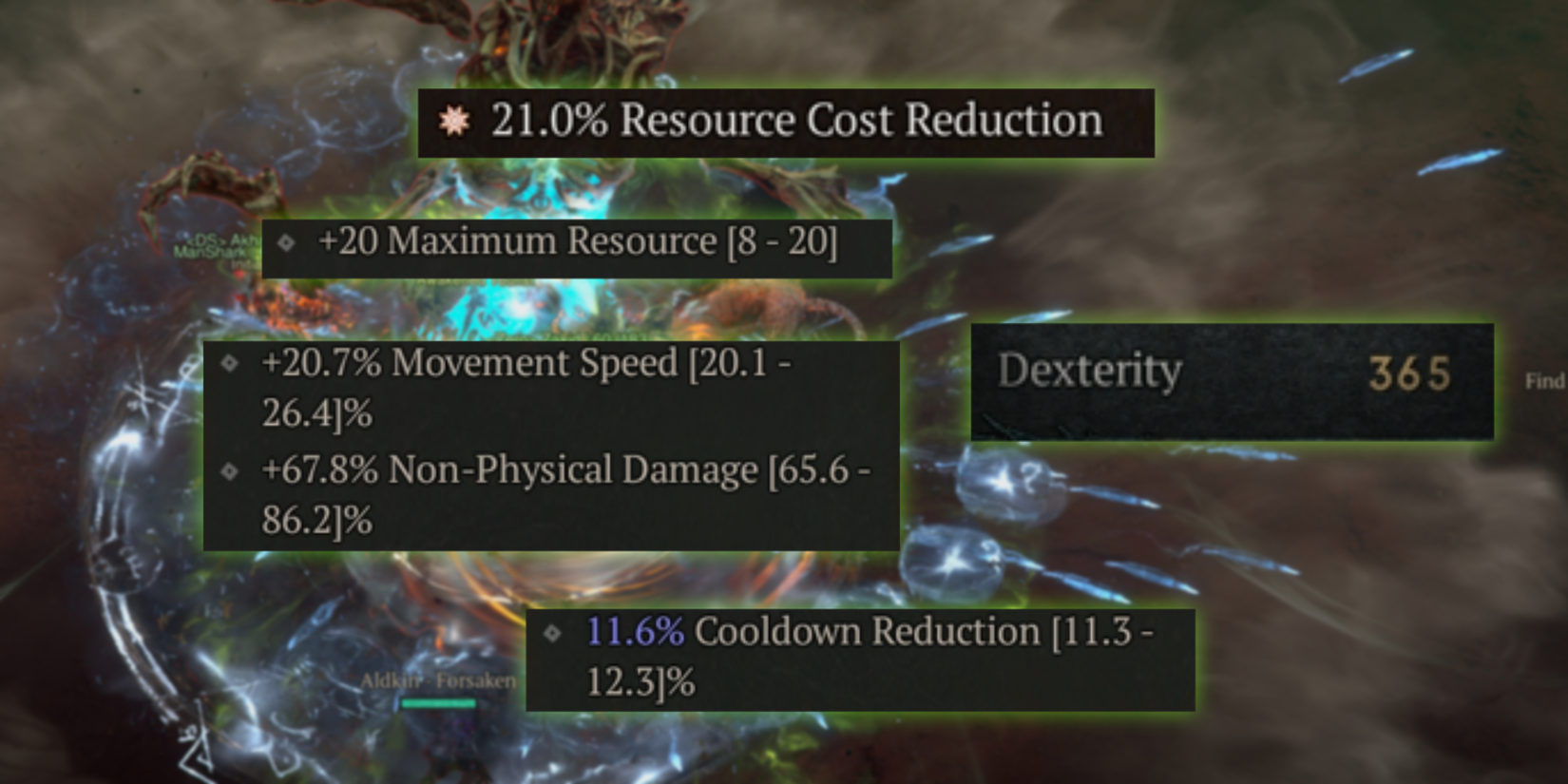This screenshot has height=784, width=1568.
Task: Click the teal health bar under Aldkin
Action: point(437,703)
